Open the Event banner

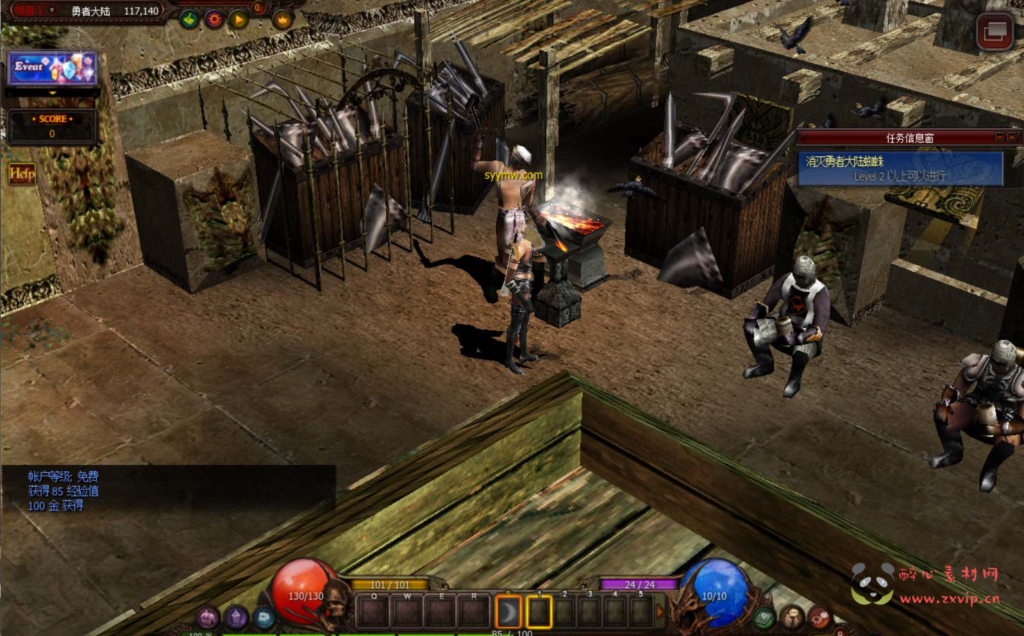tap(53, 67)
